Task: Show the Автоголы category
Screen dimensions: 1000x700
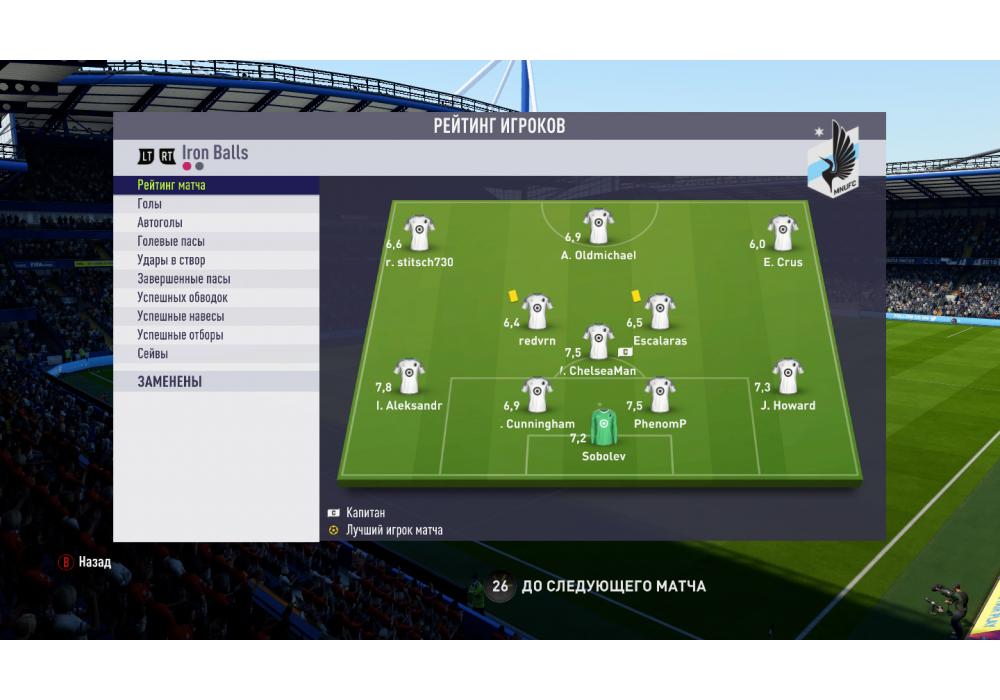Action: pyautogui.click(x=215, y=223)
